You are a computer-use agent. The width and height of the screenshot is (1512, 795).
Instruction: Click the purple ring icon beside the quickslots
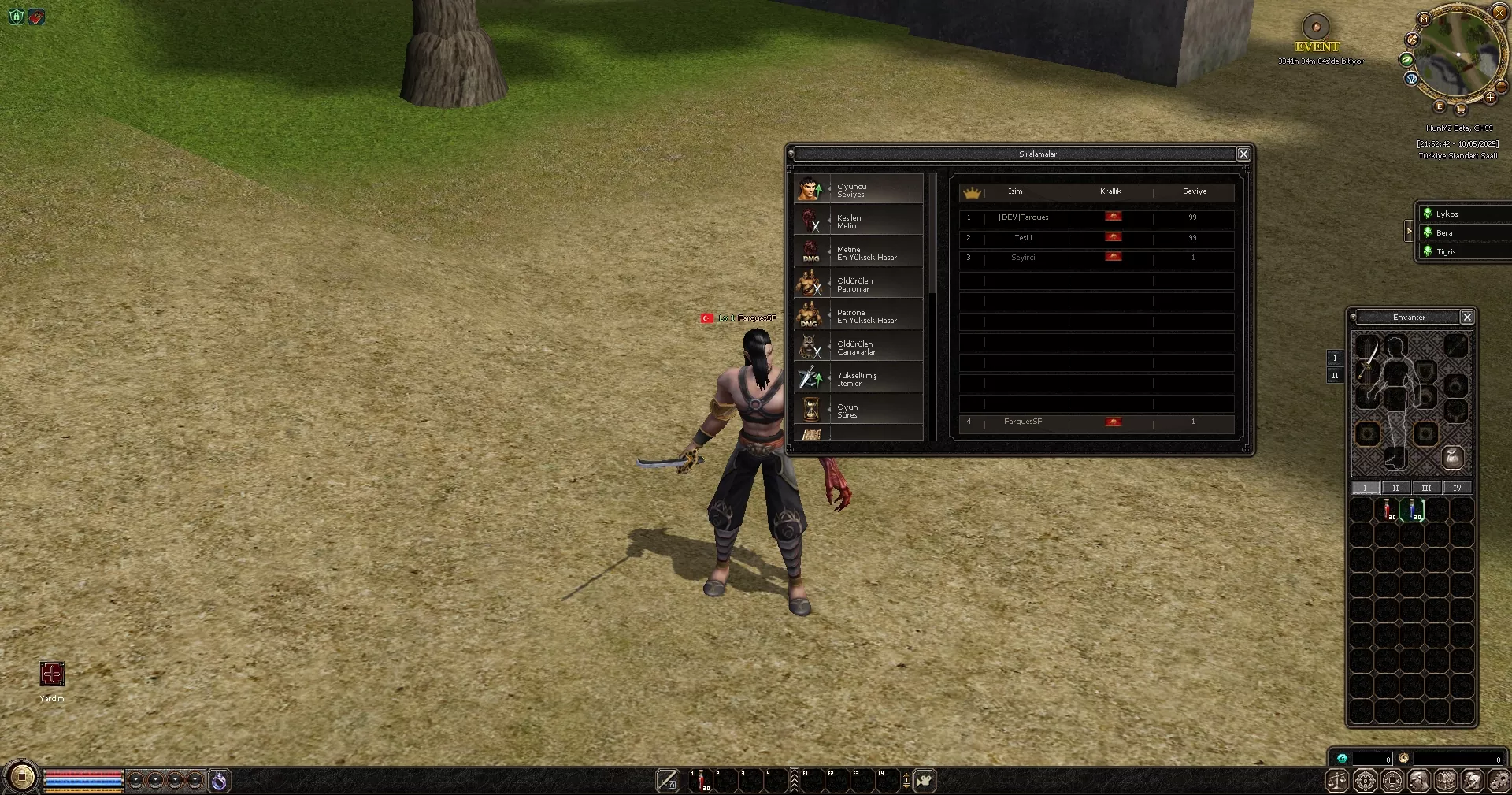click(220, 781)
